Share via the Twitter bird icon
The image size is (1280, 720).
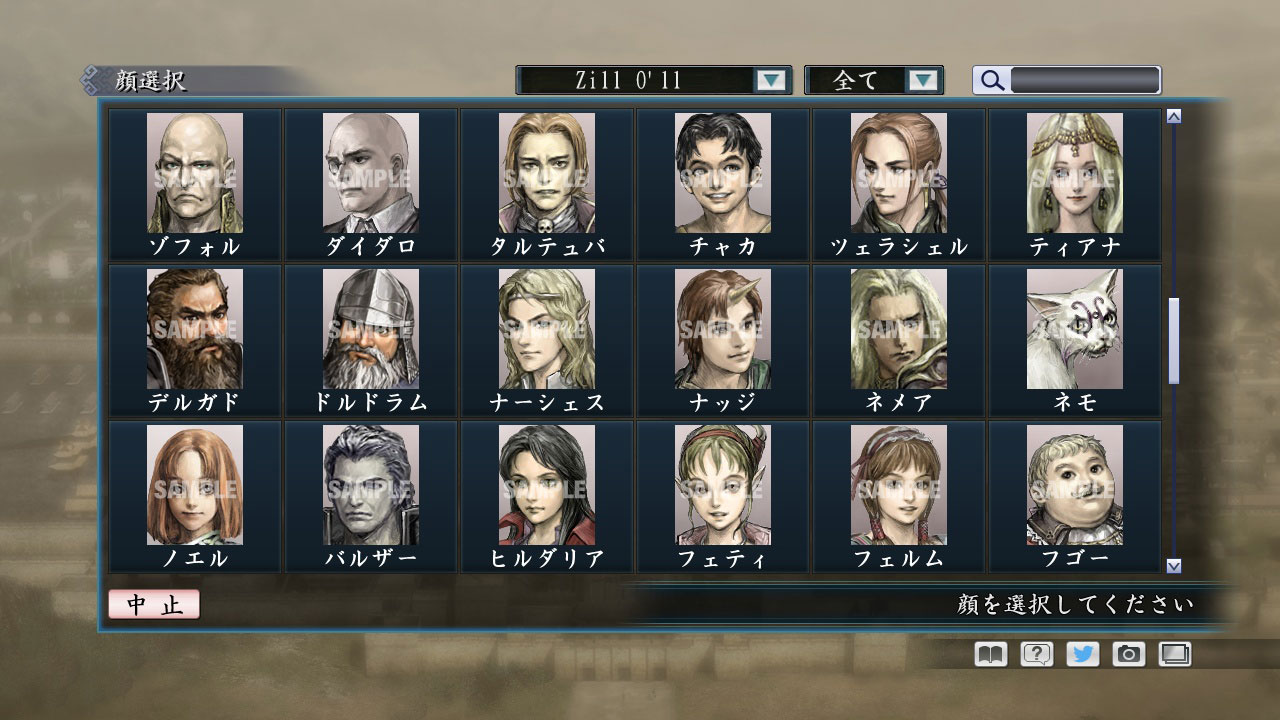(1082, 654)
